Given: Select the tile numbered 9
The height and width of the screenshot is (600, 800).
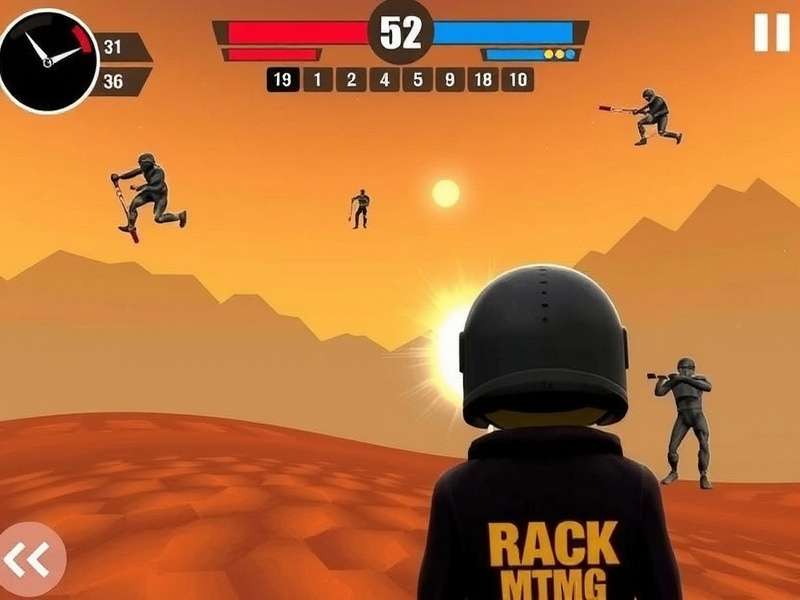Looking at the screenshot, I should tap(451, 80).
